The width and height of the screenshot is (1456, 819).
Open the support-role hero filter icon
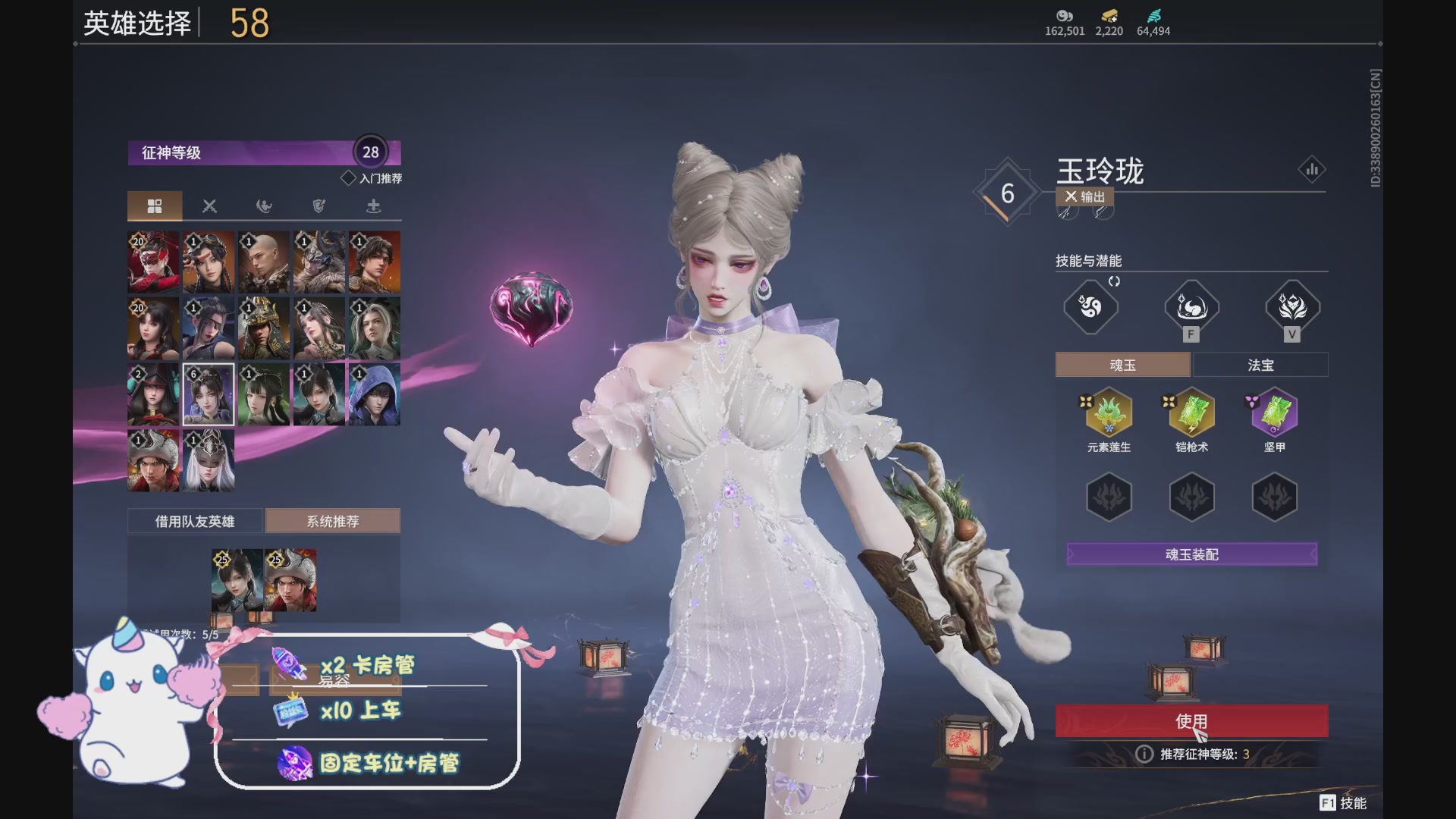coord(264,206)
